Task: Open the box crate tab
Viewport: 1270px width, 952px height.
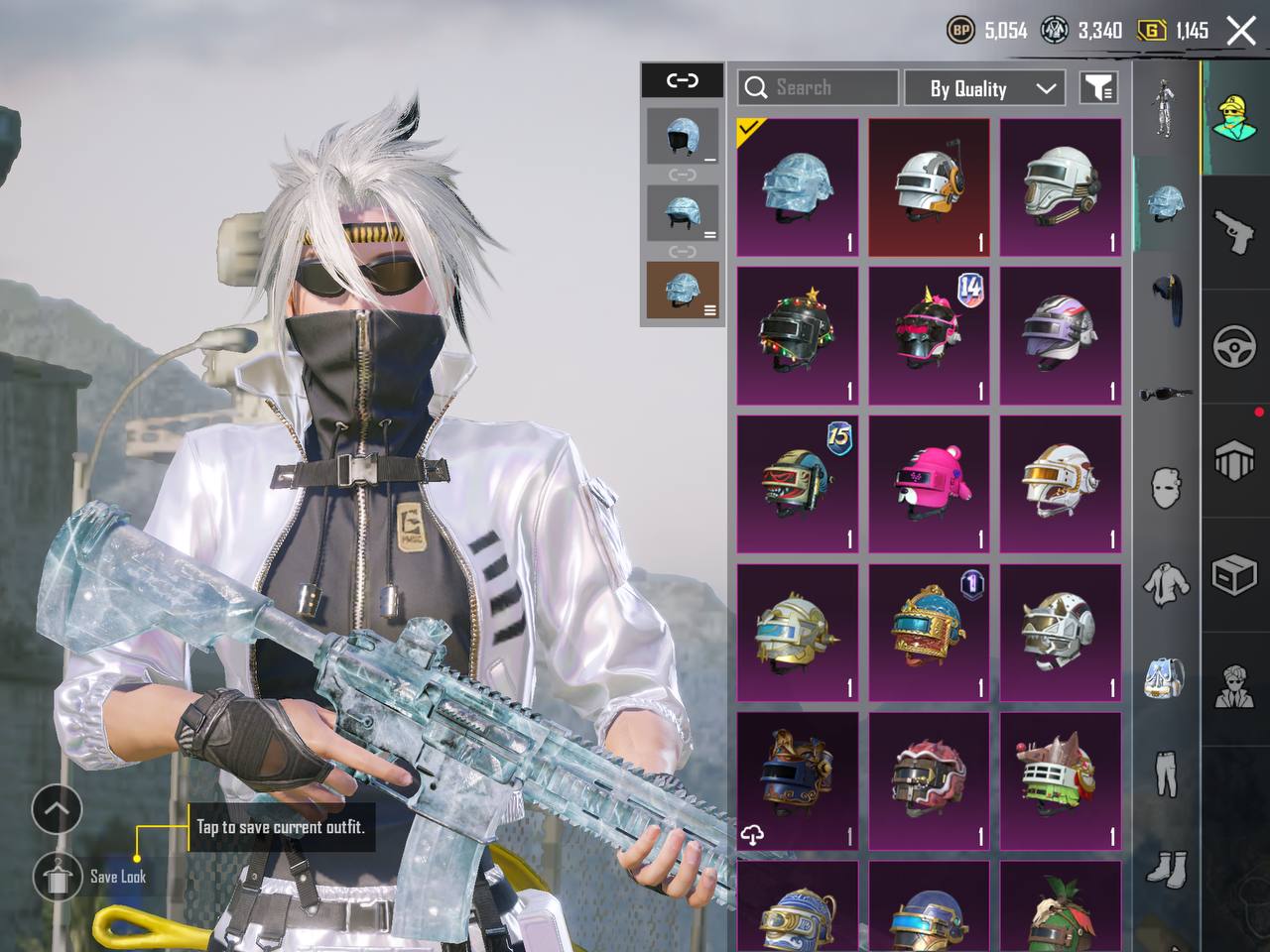Action: tap(1234, 575)
